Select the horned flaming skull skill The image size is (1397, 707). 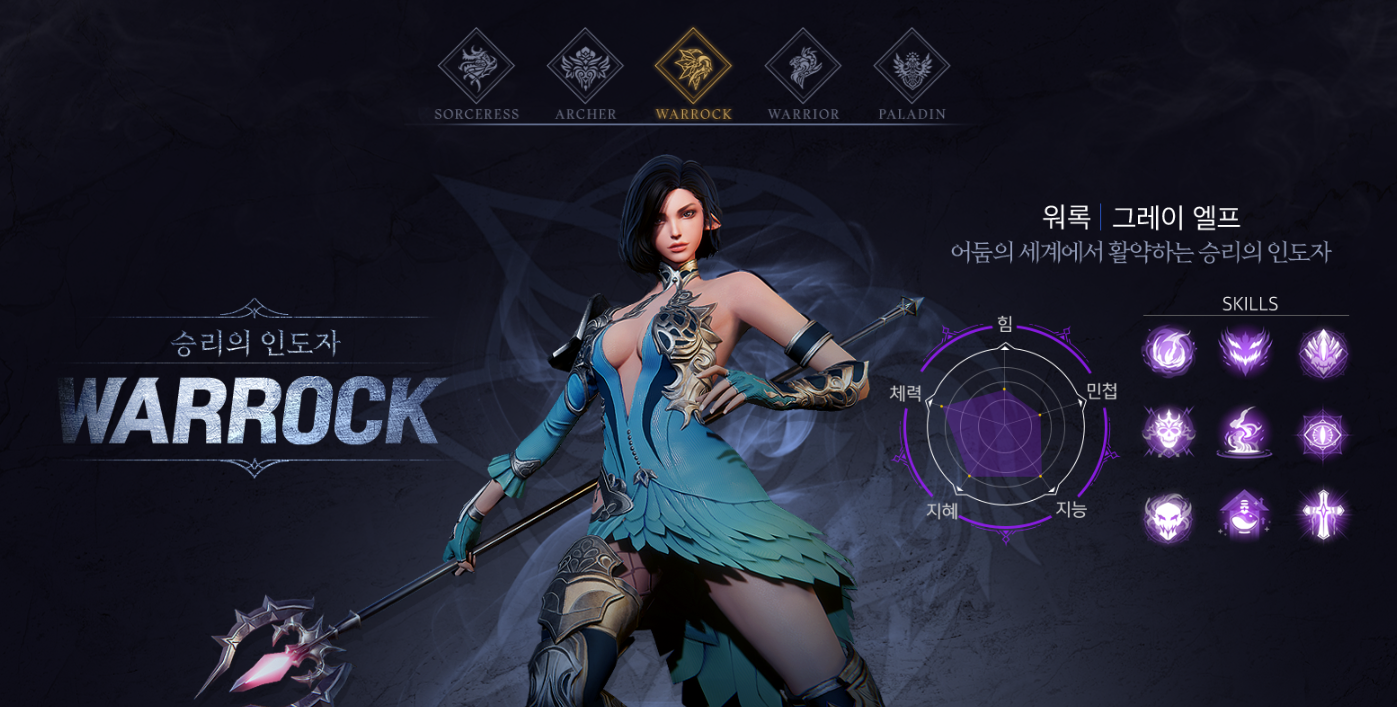[x=1168, y=516]
